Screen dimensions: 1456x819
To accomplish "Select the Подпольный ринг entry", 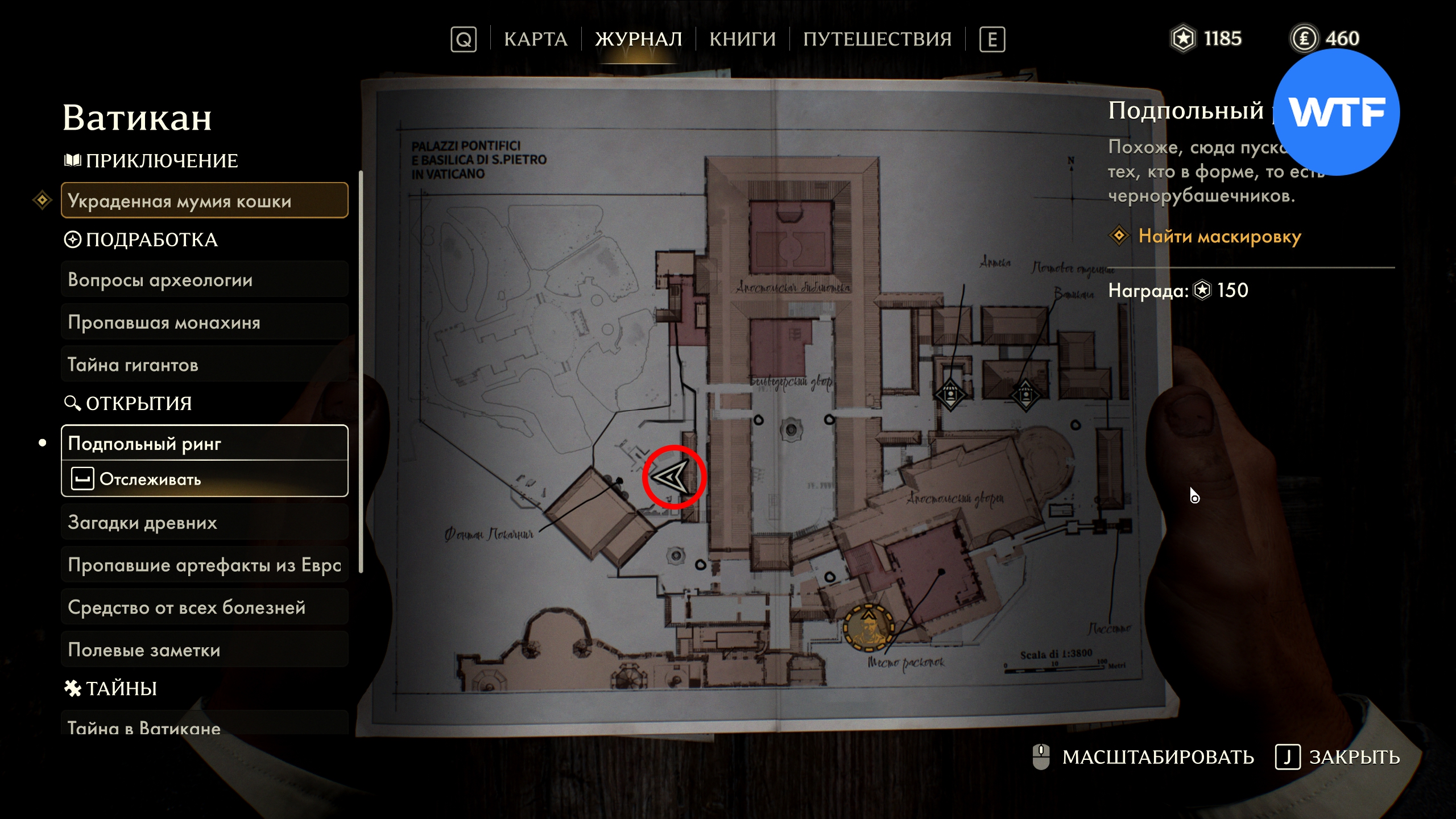I will pyautogui.click(x=204, y=444).
